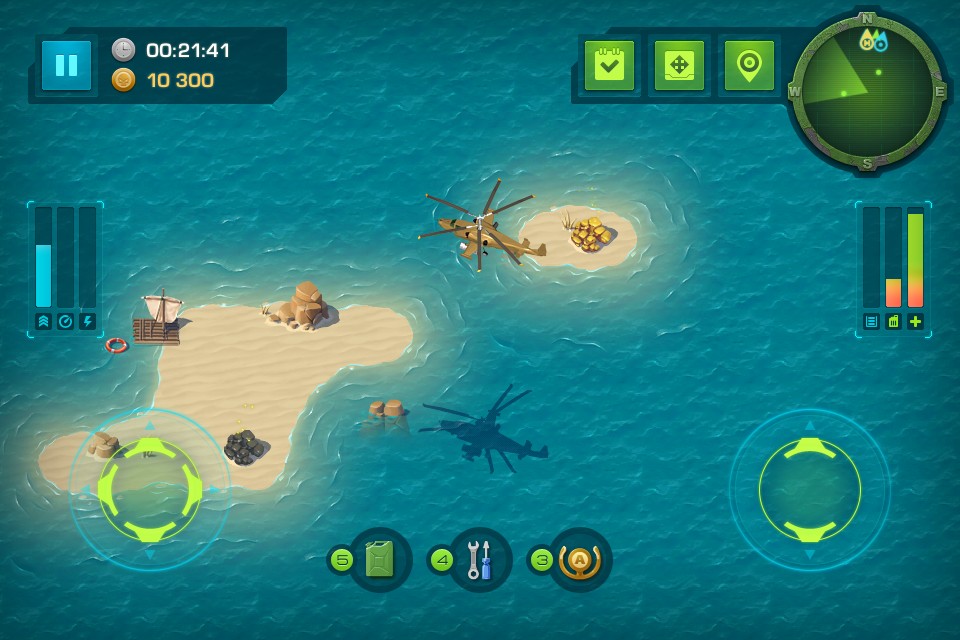
Task: Tap the right altitude joystick center
Action: tap(809, 490)
